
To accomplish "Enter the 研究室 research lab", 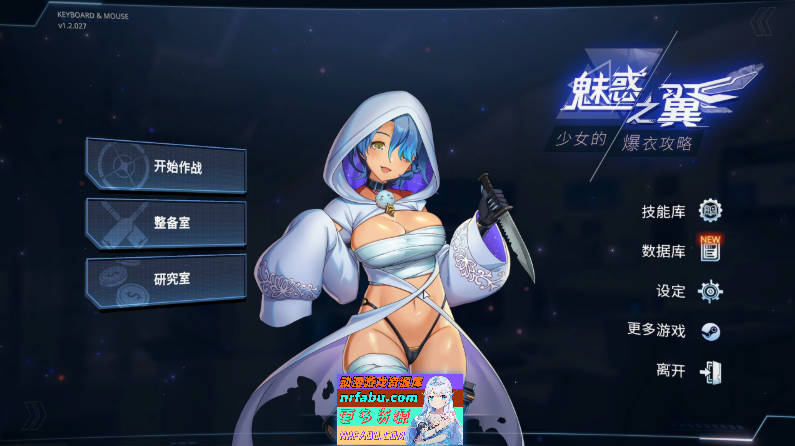I will [x=167, y=279].
